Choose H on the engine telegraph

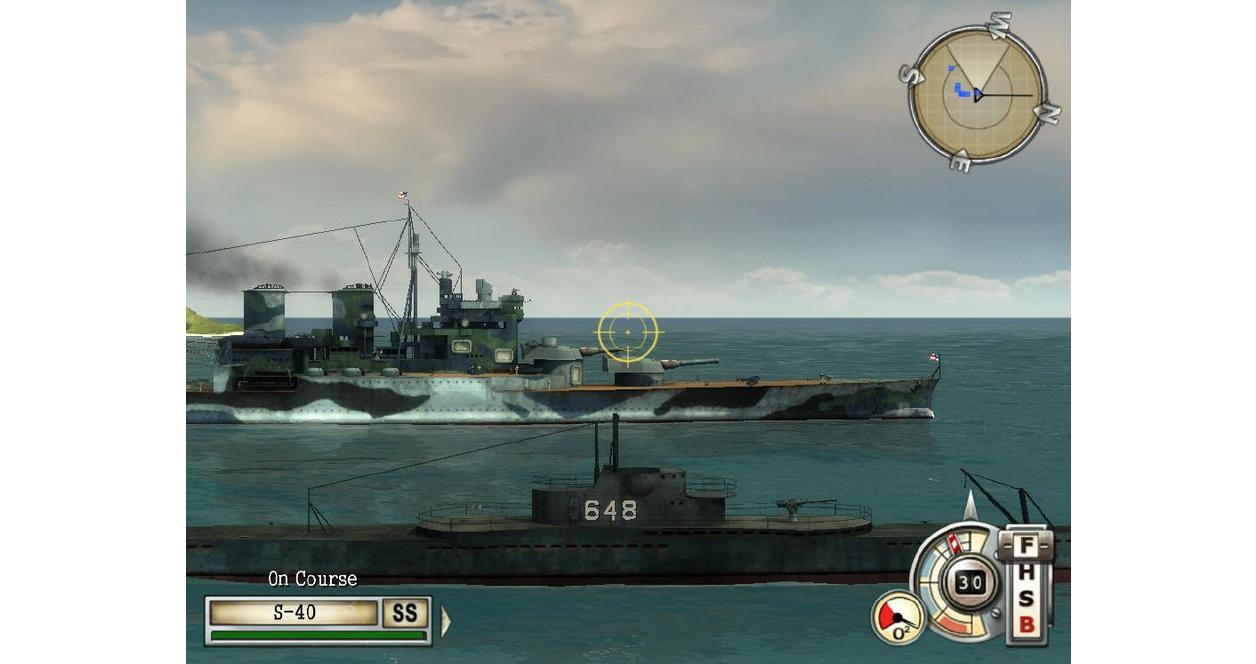tap(1026, 575)
